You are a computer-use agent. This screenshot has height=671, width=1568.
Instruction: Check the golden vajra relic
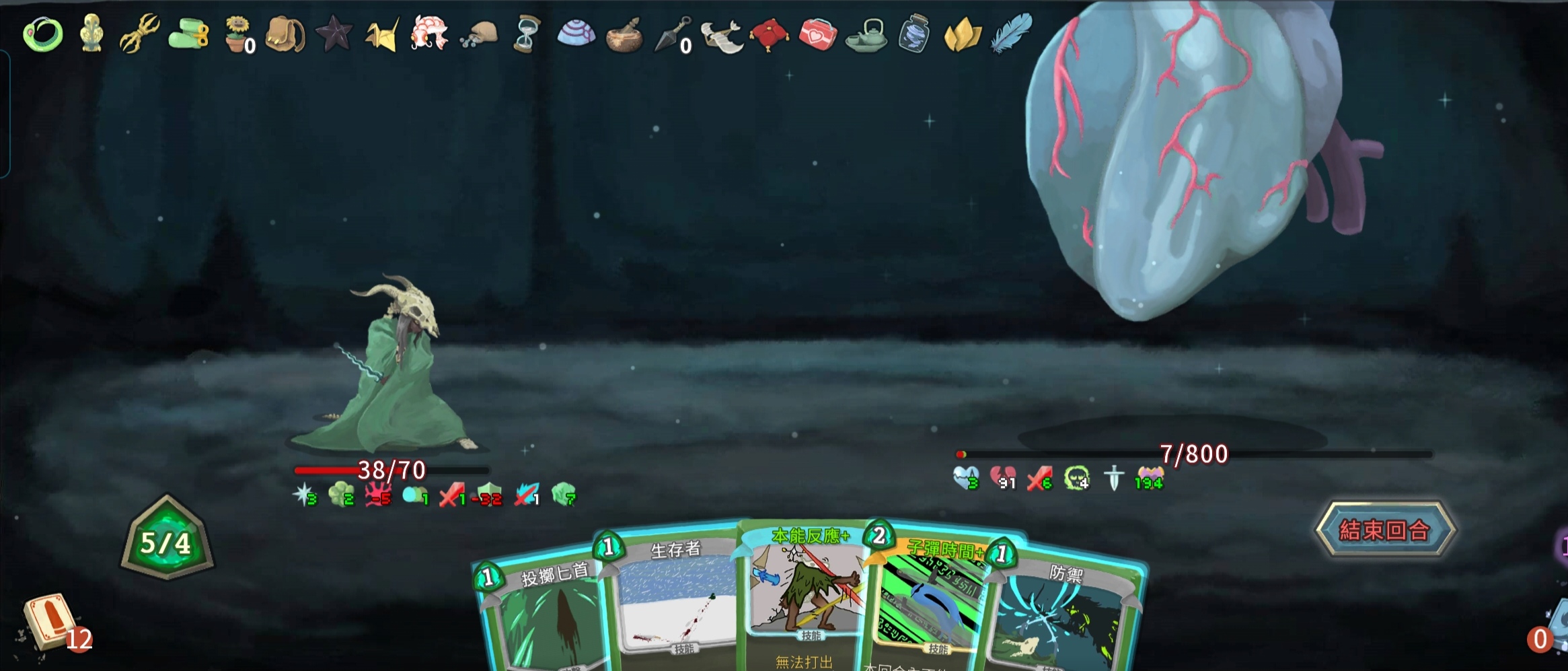(140, 32)
